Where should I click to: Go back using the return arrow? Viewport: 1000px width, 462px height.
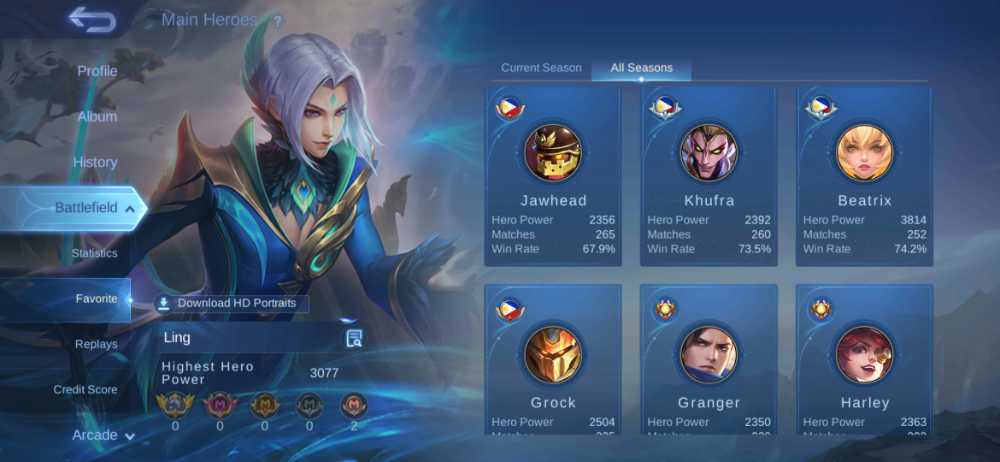(x=92, y=19)
